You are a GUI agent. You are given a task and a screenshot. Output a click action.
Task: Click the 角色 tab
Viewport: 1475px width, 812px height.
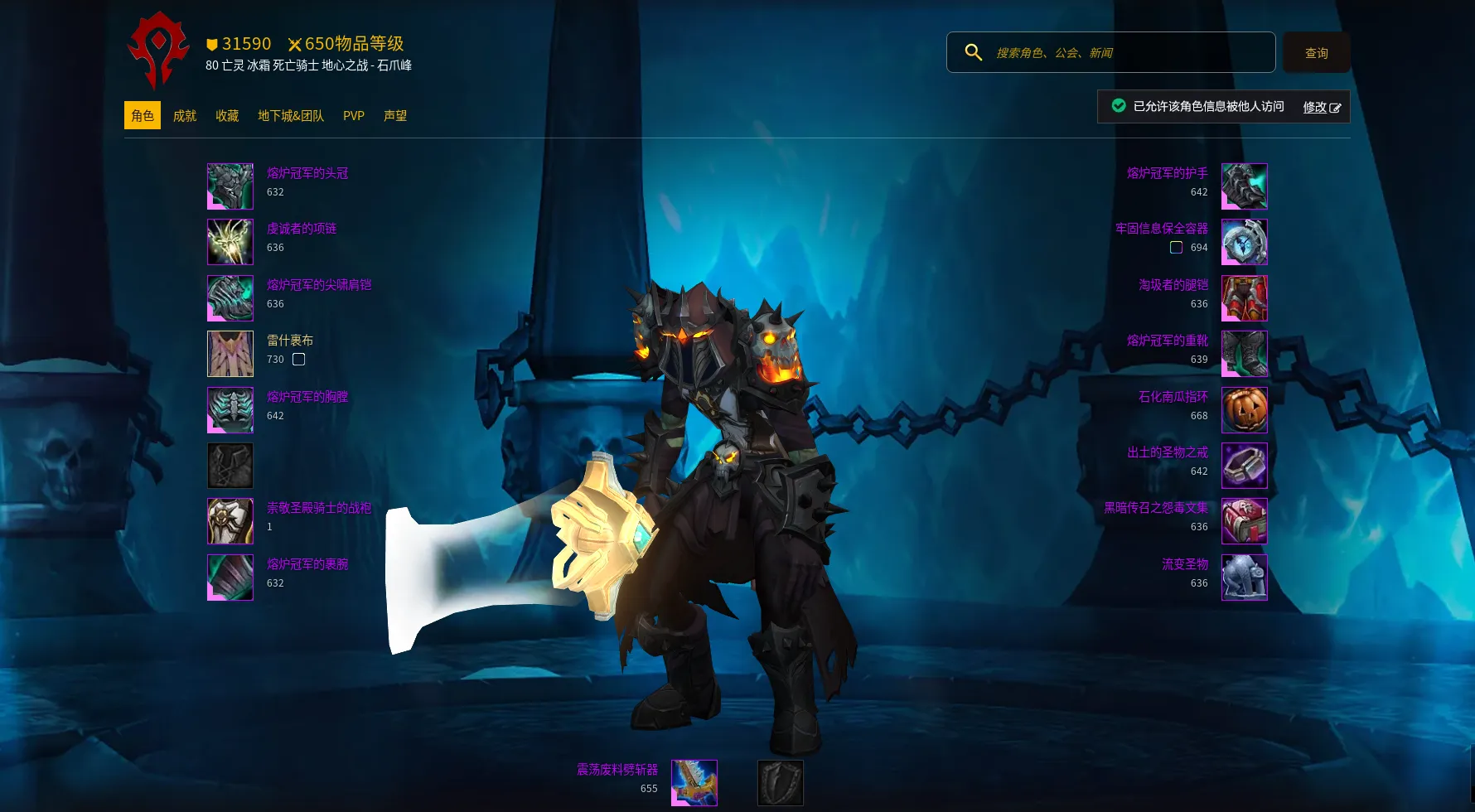click(143, 116)
